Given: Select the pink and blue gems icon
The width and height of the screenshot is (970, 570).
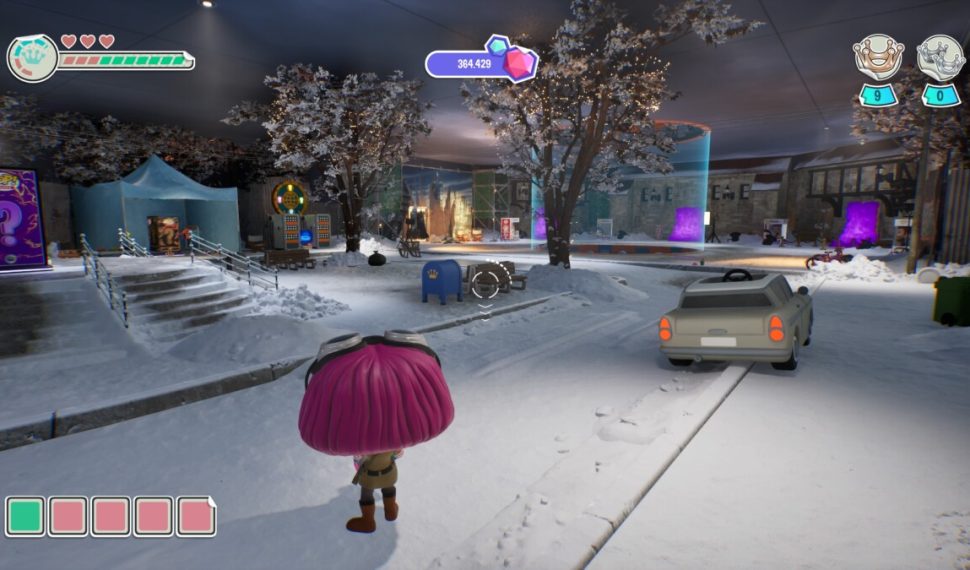Looking at the screenshot, I should [510, 59].
